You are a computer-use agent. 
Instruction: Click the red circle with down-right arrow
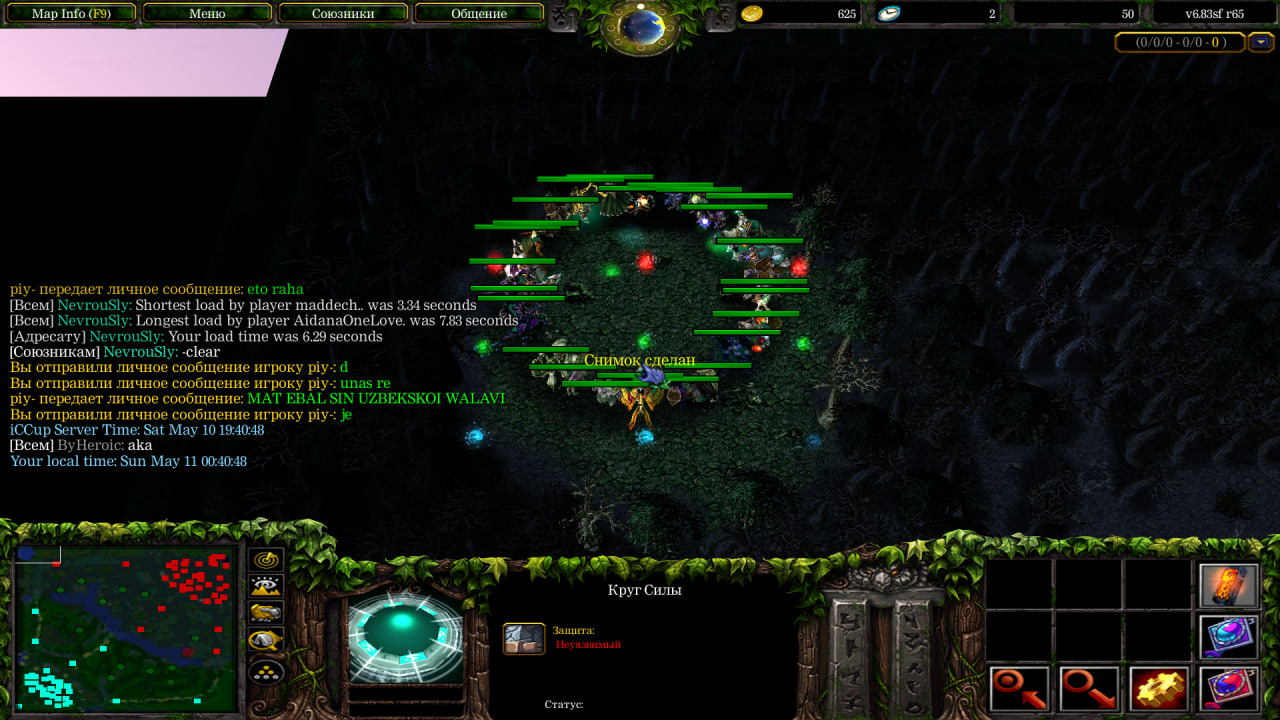(1089, 689)
